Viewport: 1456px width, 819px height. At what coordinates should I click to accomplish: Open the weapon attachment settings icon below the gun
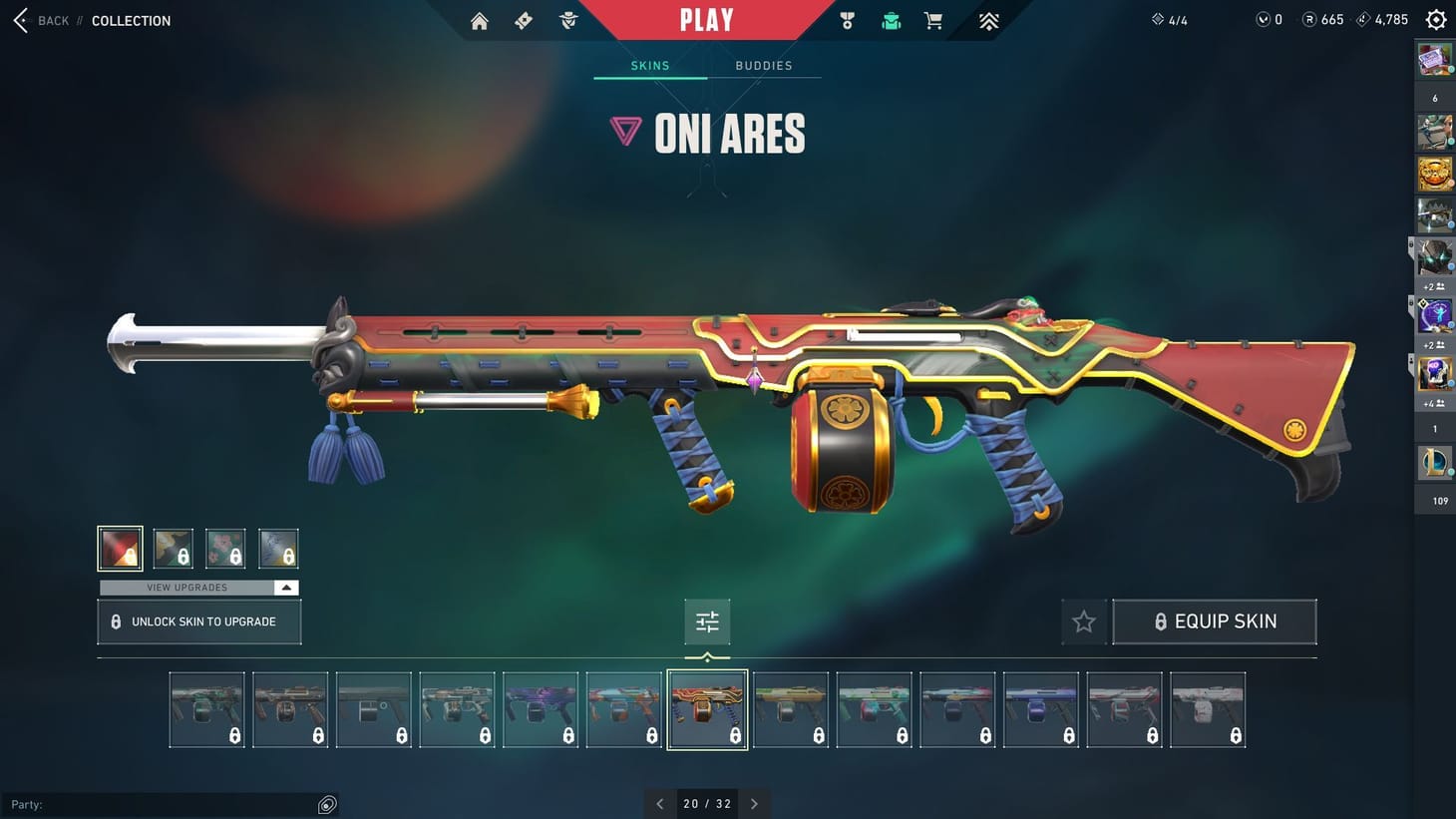click(707, 620)
